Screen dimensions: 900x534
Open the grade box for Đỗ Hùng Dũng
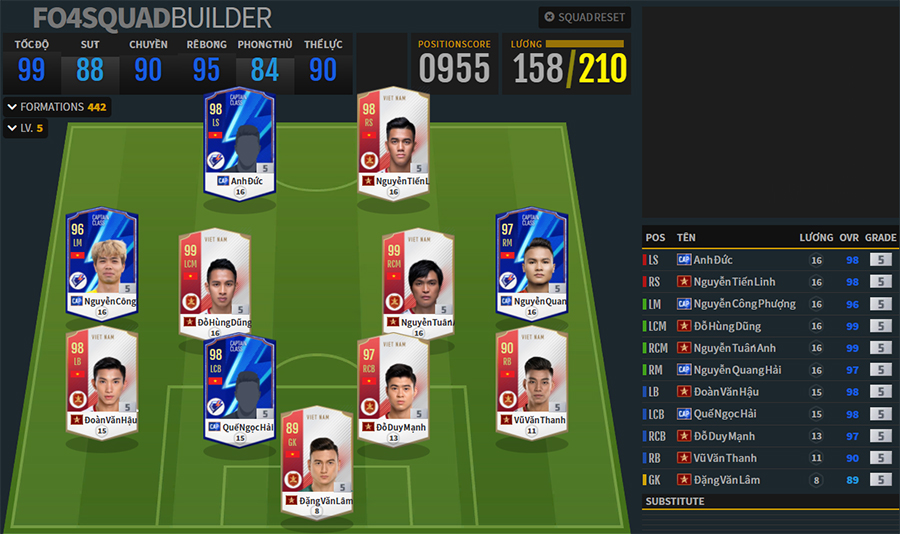tap(880, 326)
